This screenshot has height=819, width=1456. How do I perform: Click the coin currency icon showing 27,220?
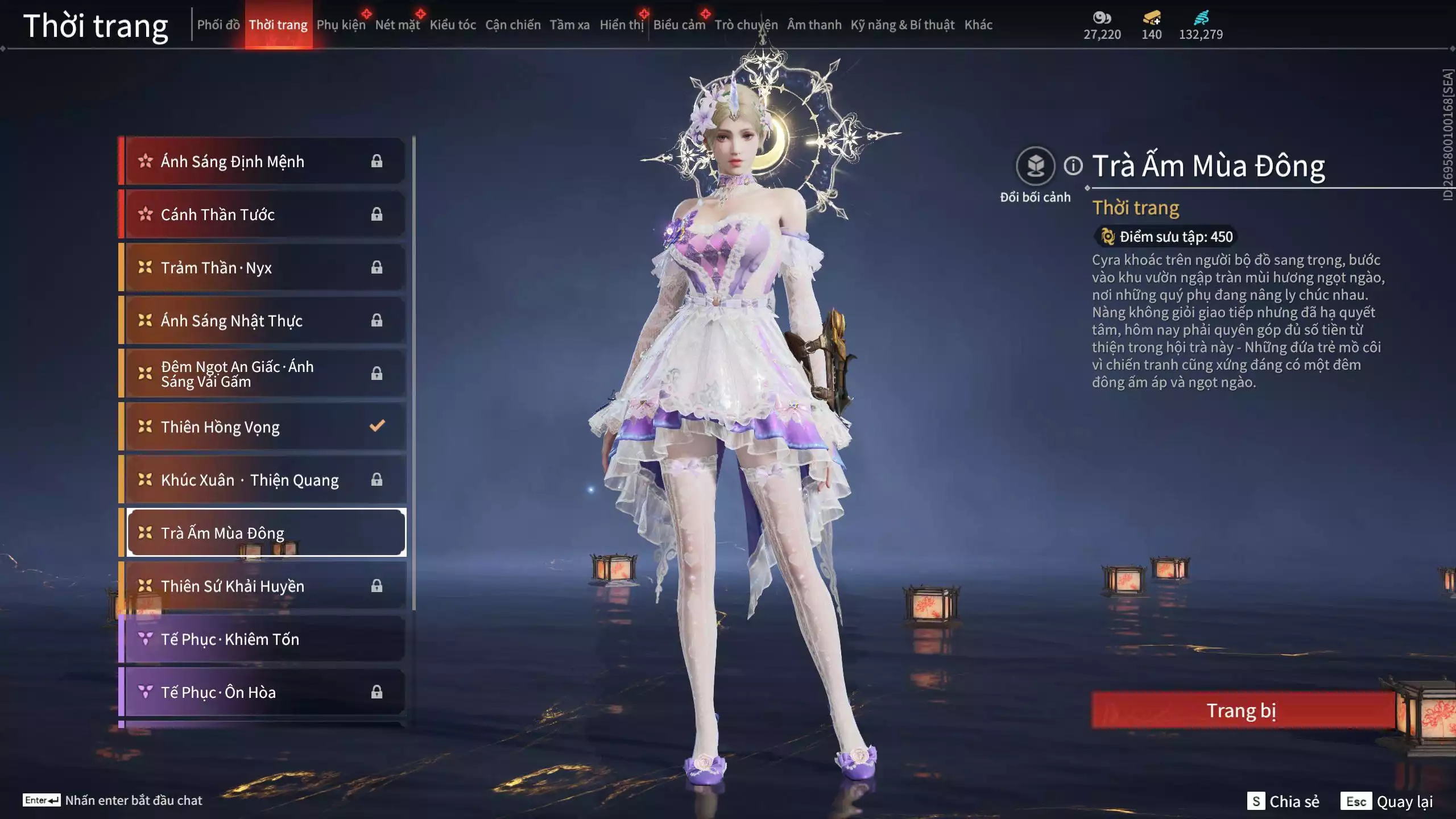[1103, 19]
